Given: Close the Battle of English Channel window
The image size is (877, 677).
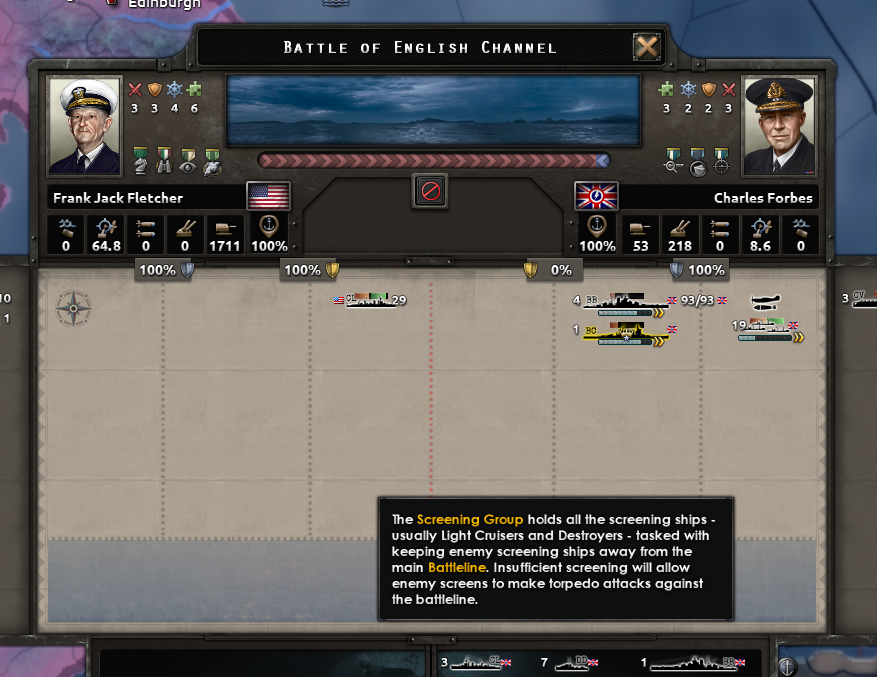Looking at the screenshot, I should pos(647,47).
